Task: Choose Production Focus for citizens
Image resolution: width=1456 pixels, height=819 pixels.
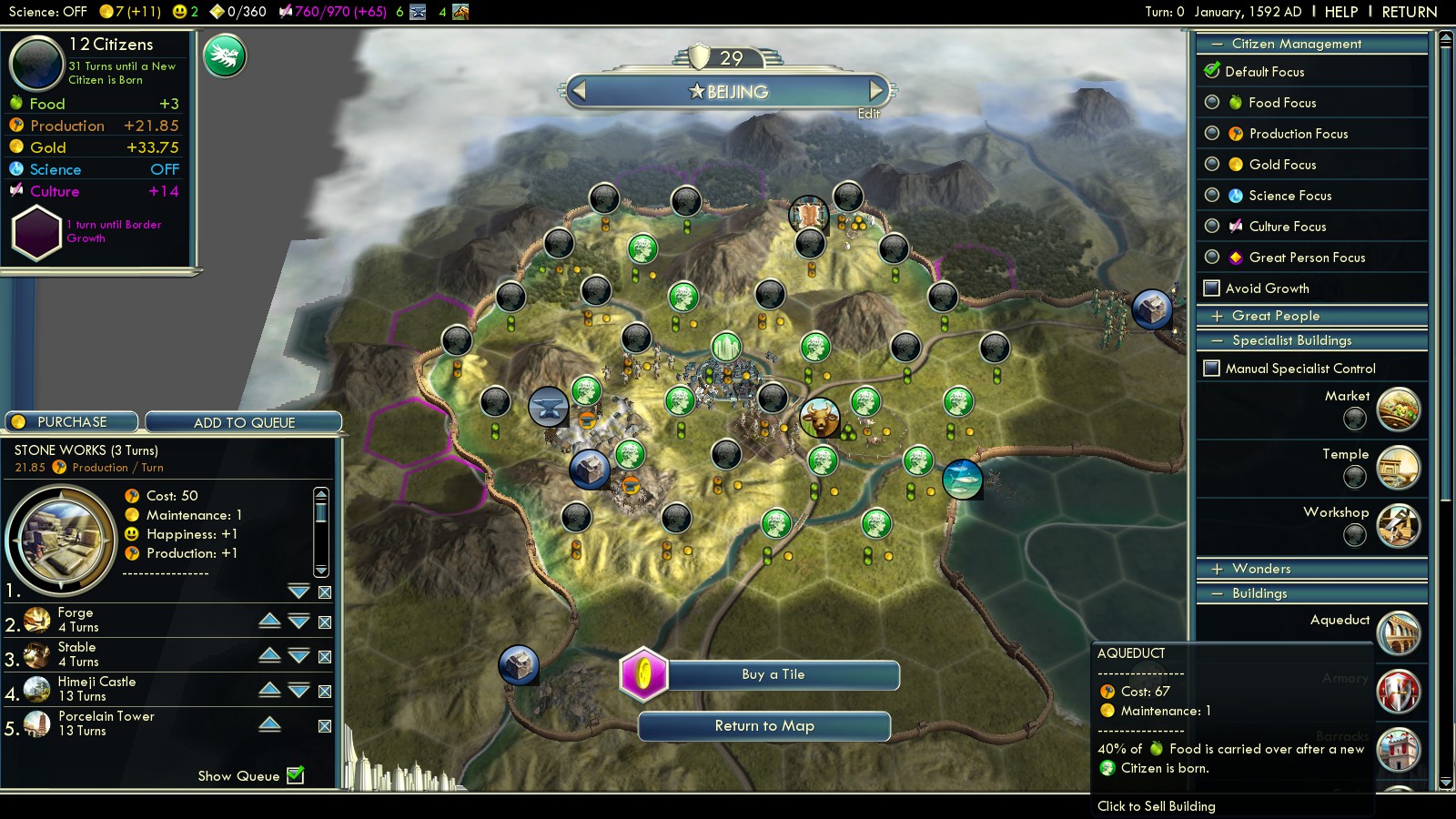Action: 1212,134
